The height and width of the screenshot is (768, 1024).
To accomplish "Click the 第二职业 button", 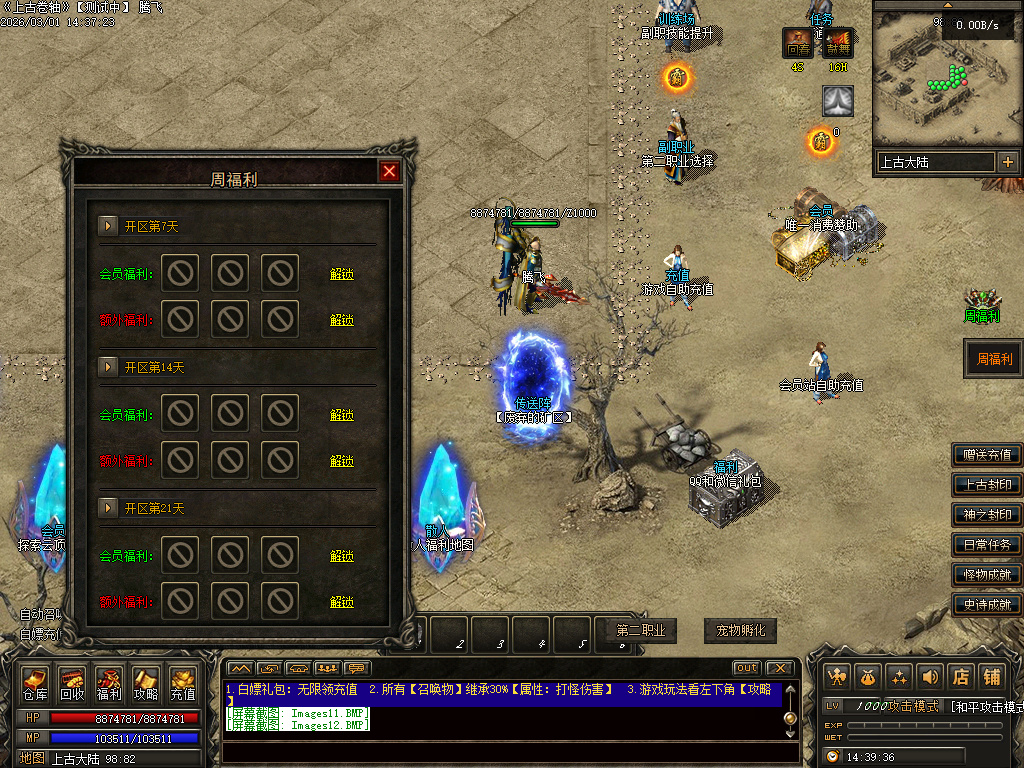I will click(x=641, y=631).
